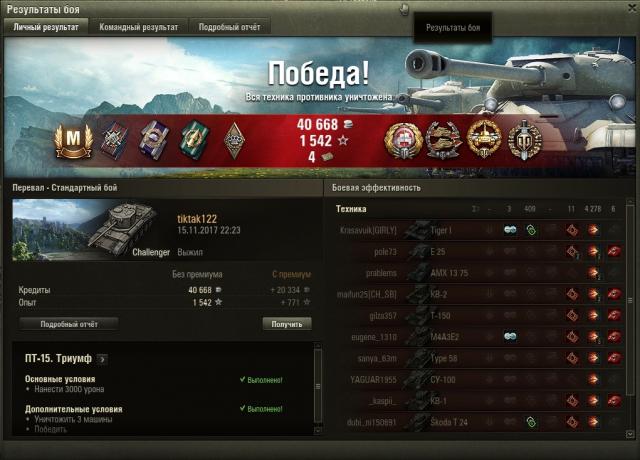The height and width of the screenshot is (460, 640).
Task: Select the Подробный отчёт tab
Action: 228,27
